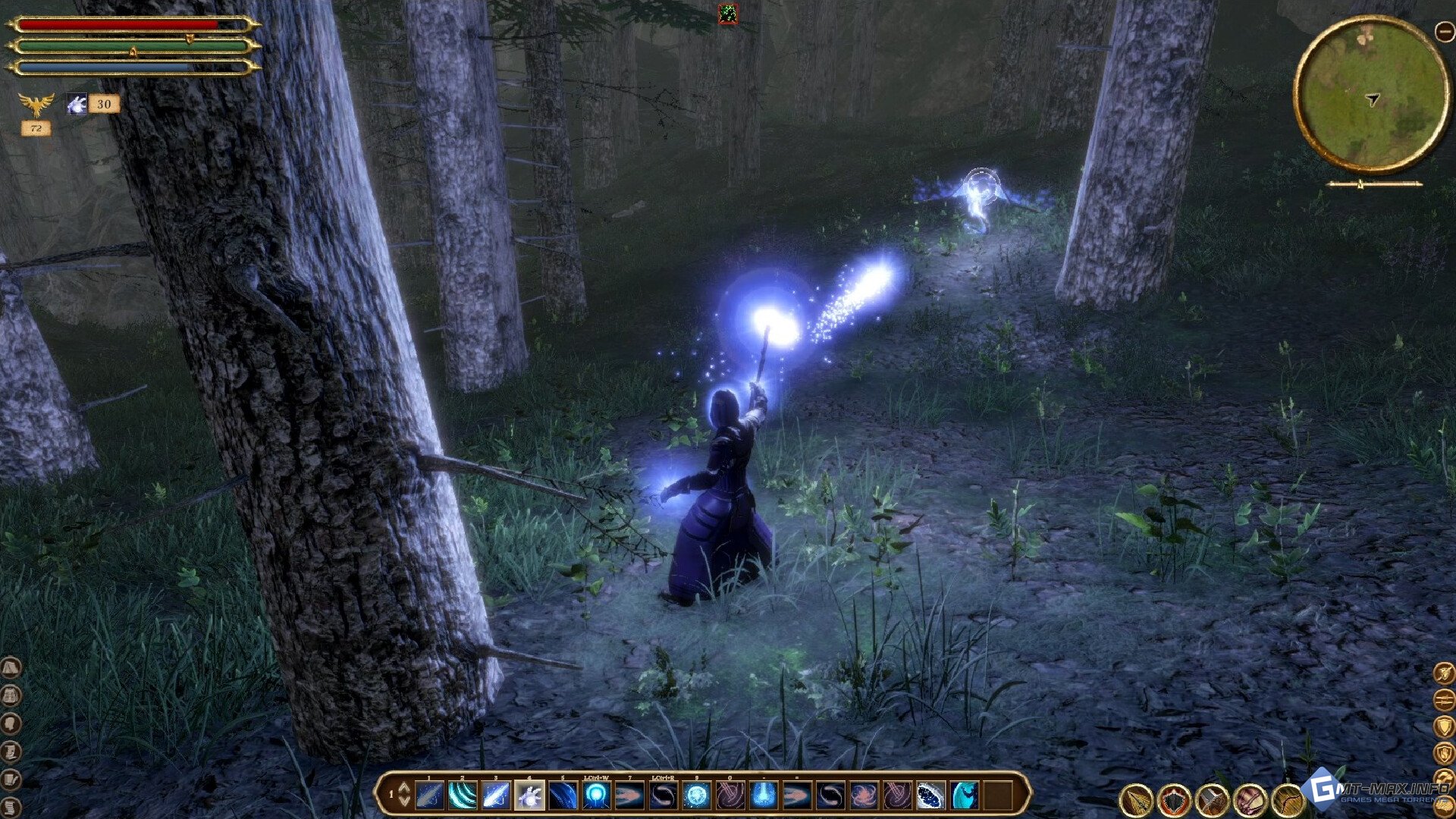
Task: Select the highlighted glowing hand spell in slot 4
Action: pyautogui.click(x=529, y=795)
